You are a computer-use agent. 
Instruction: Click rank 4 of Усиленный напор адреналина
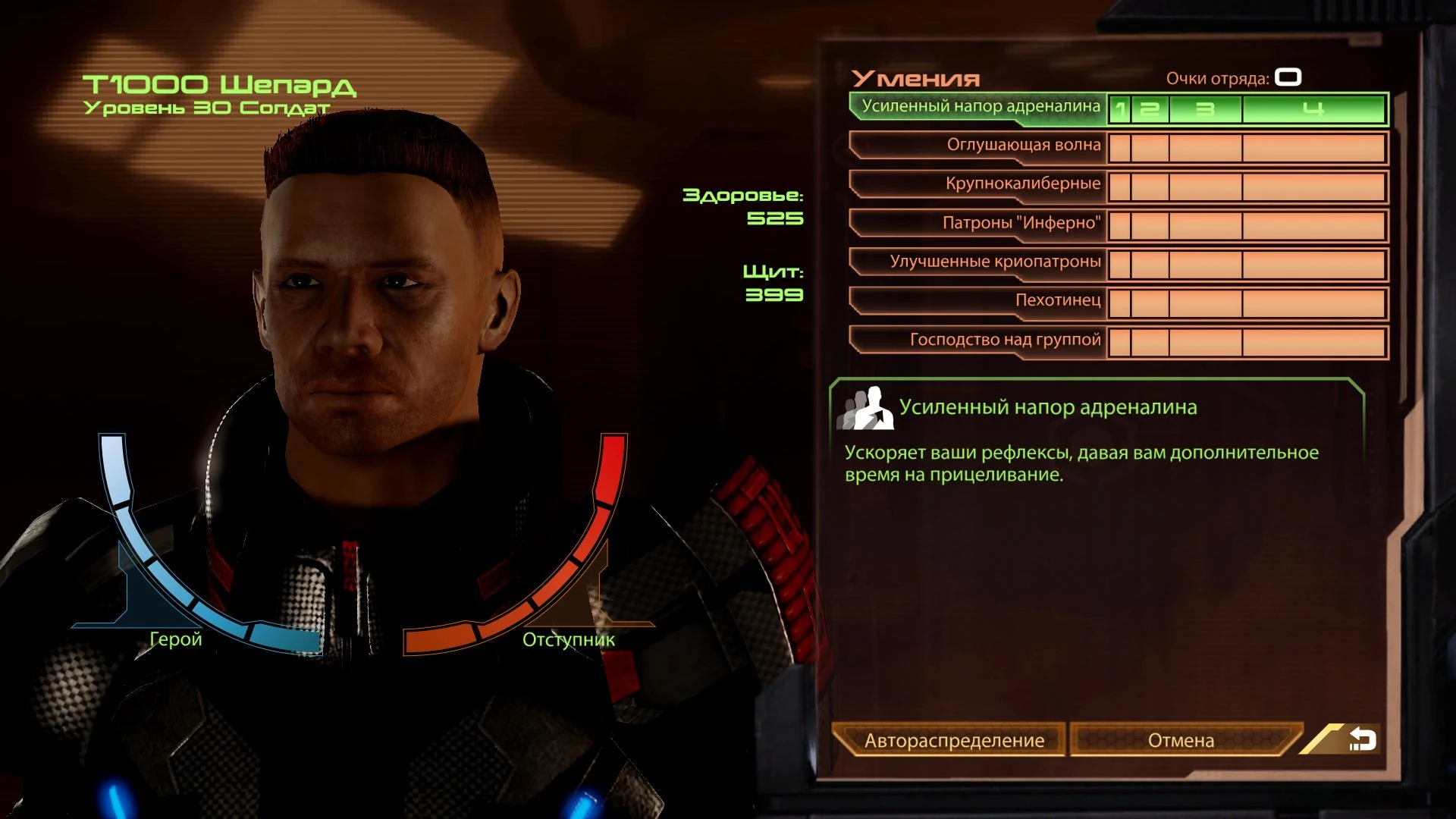tap(1313, 109)
